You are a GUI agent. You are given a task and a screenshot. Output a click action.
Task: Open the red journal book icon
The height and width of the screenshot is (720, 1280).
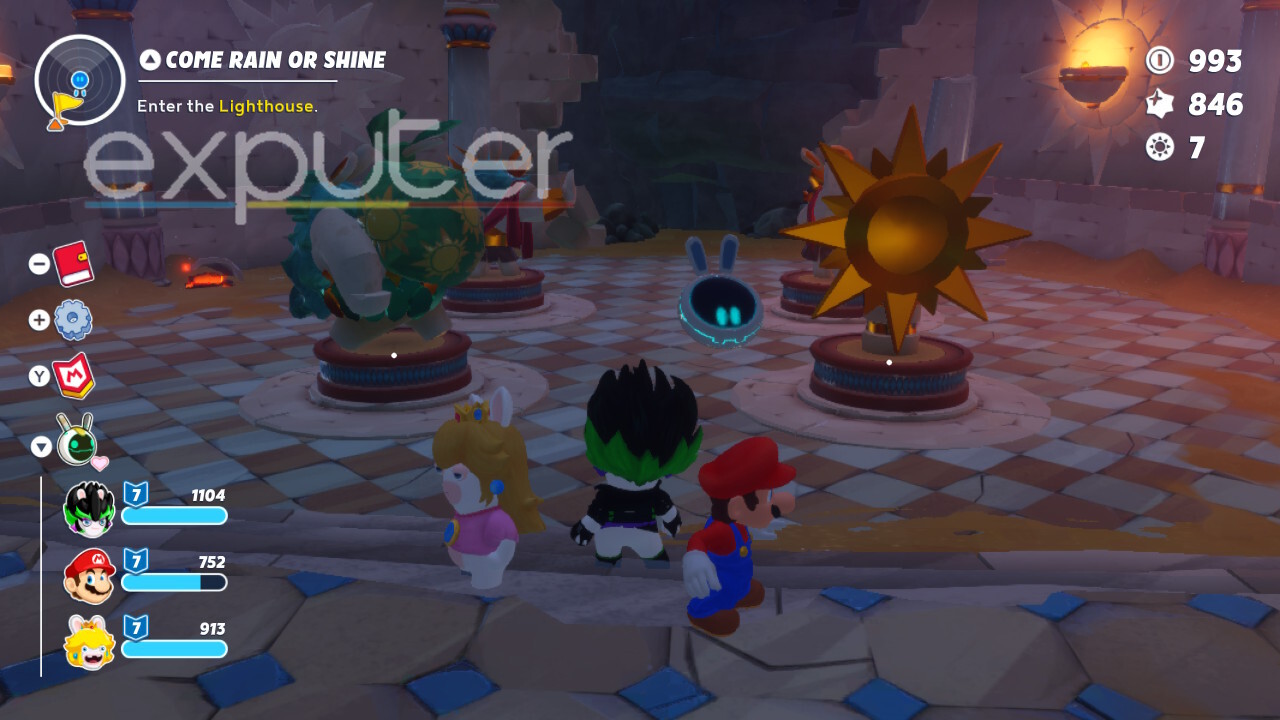73,264
